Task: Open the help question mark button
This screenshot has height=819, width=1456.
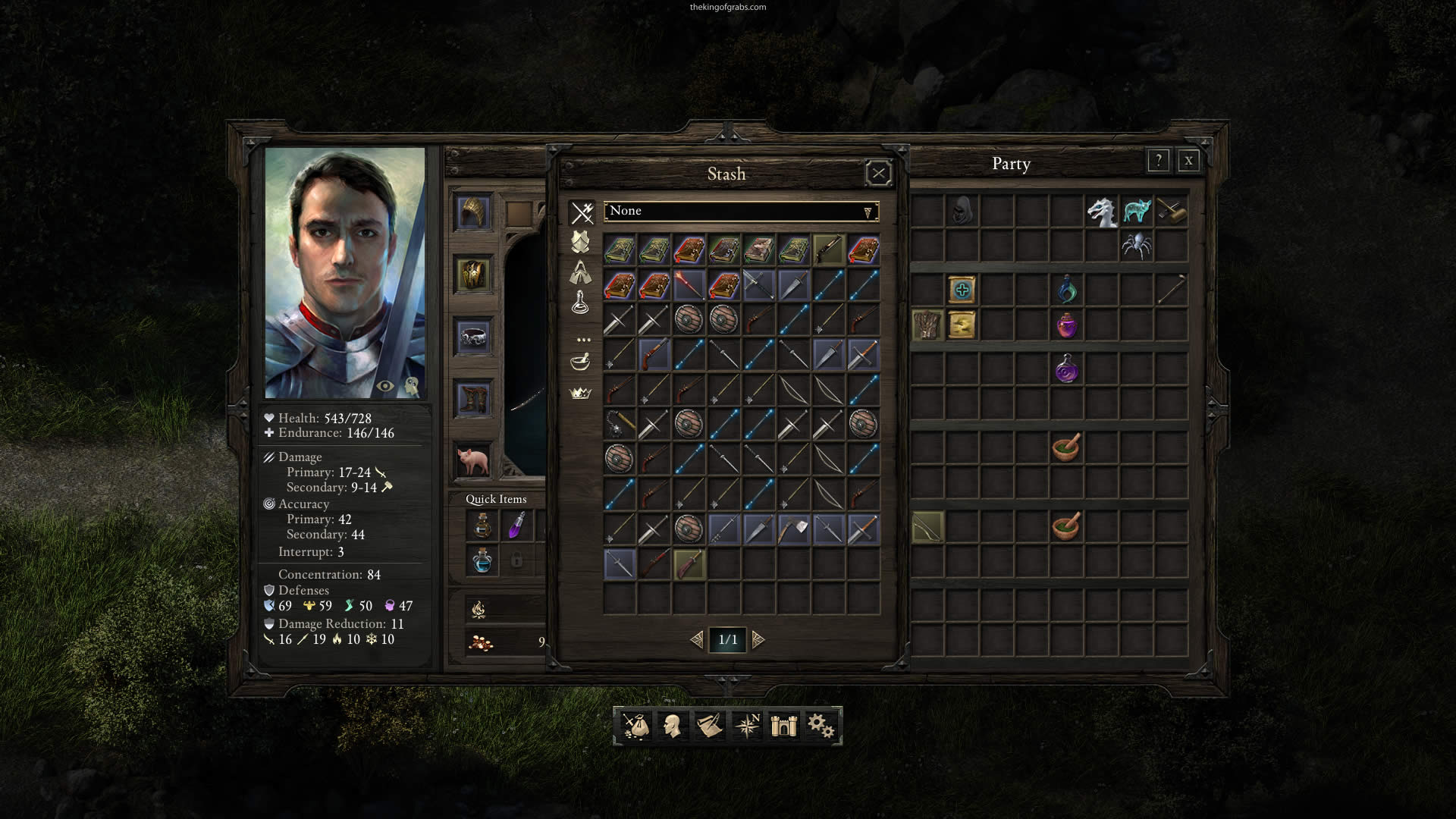Action: [x=1158, y=161]
